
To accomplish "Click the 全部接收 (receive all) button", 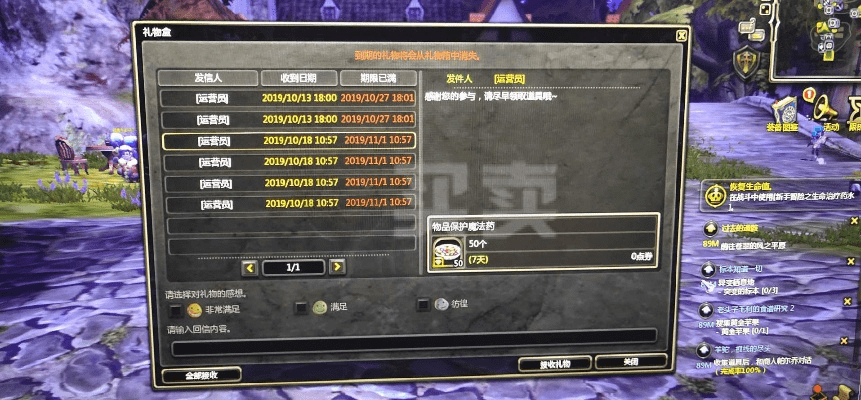I will (200, 375).
